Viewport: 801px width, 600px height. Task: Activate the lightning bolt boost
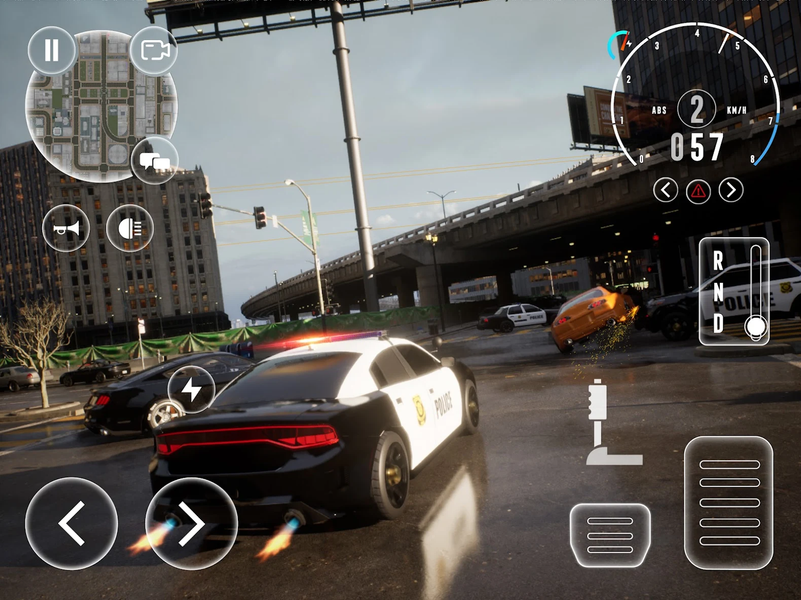[191, 390]
